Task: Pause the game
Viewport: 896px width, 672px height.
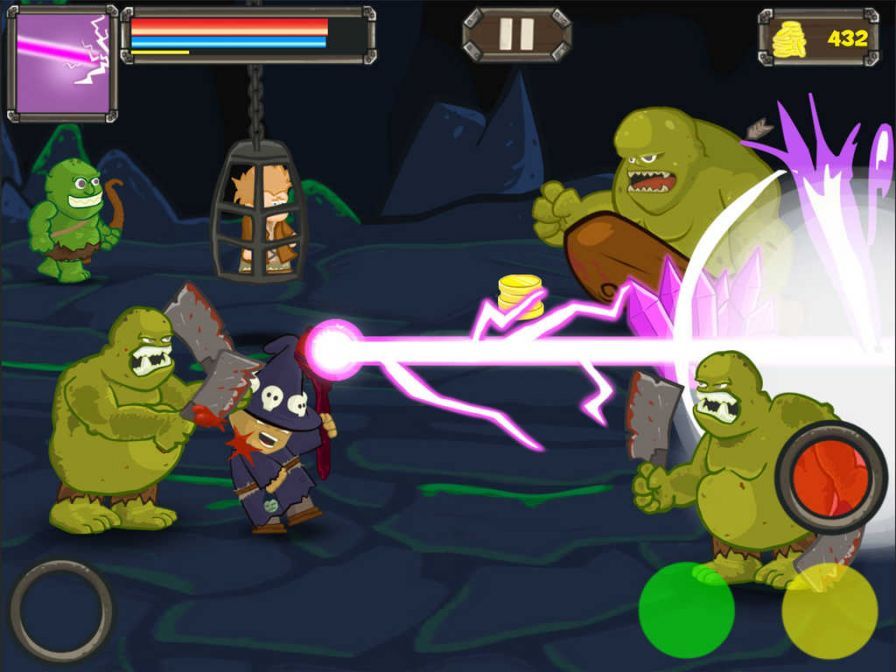Action: tap(516, 35)
